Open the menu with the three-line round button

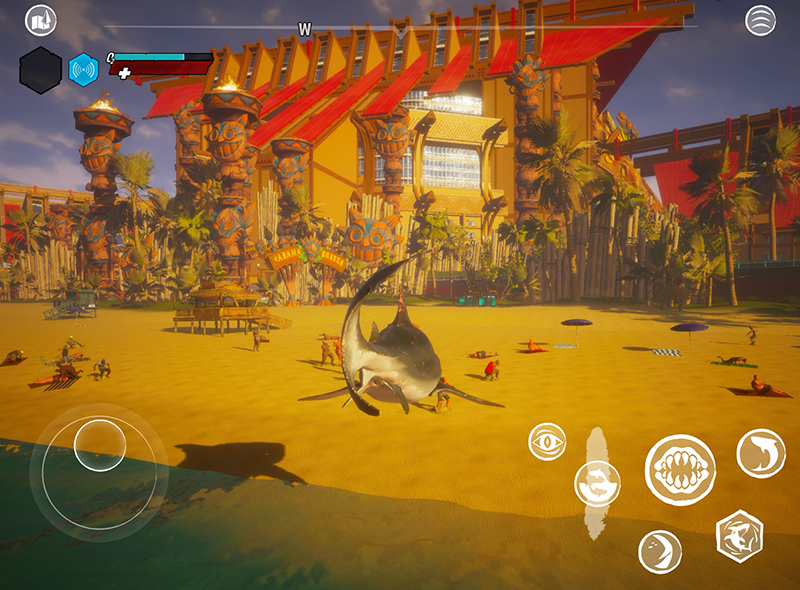[760, 20]
